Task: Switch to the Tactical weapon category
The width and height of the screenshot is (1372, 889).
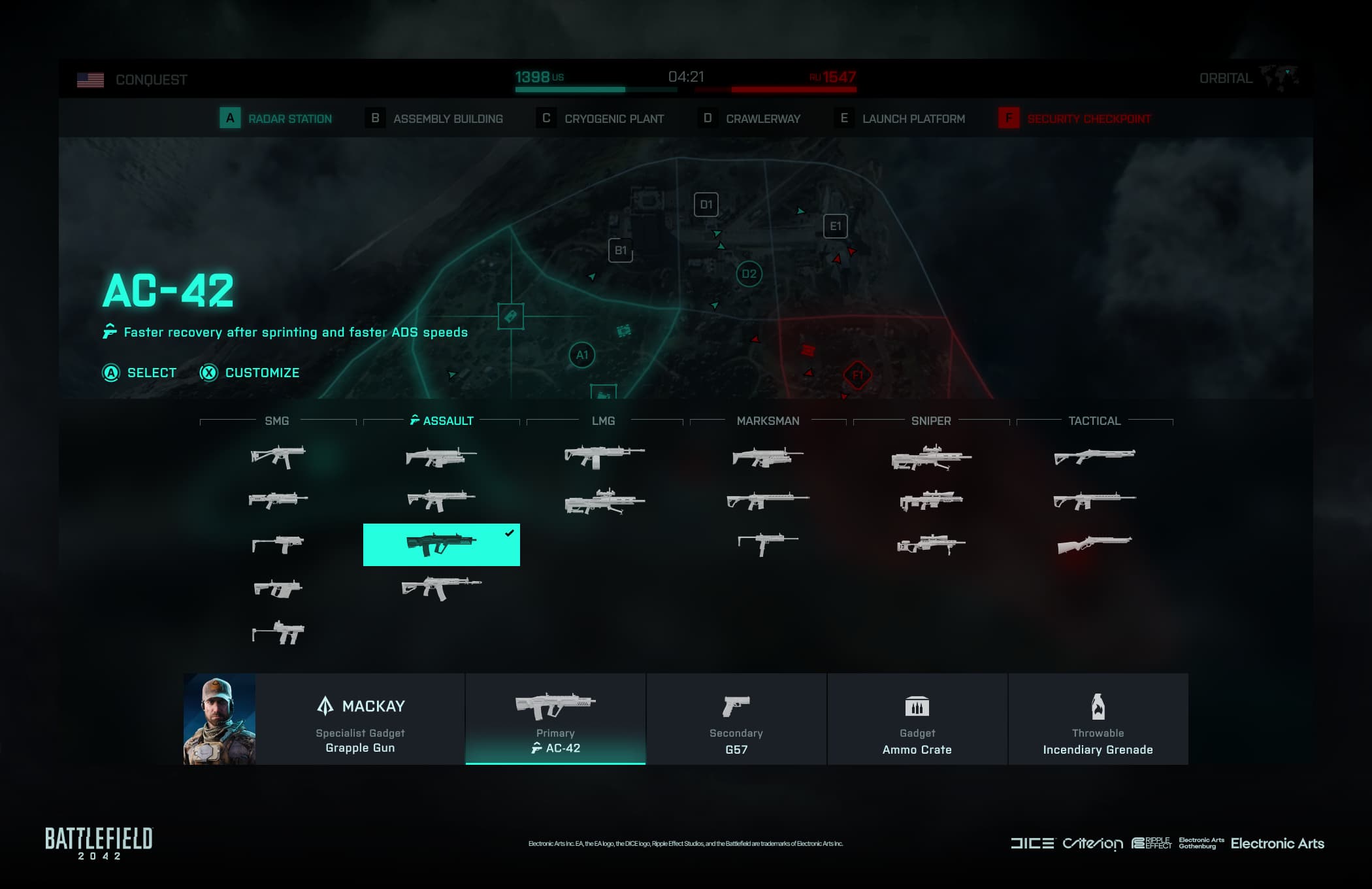Action: click(x=1094, y=421)
